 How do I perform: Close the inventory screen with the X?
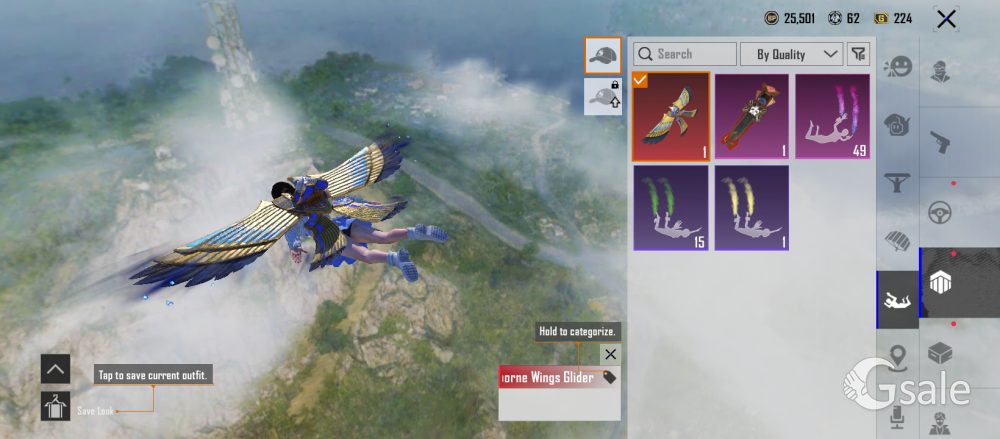(x=945, y=18)
